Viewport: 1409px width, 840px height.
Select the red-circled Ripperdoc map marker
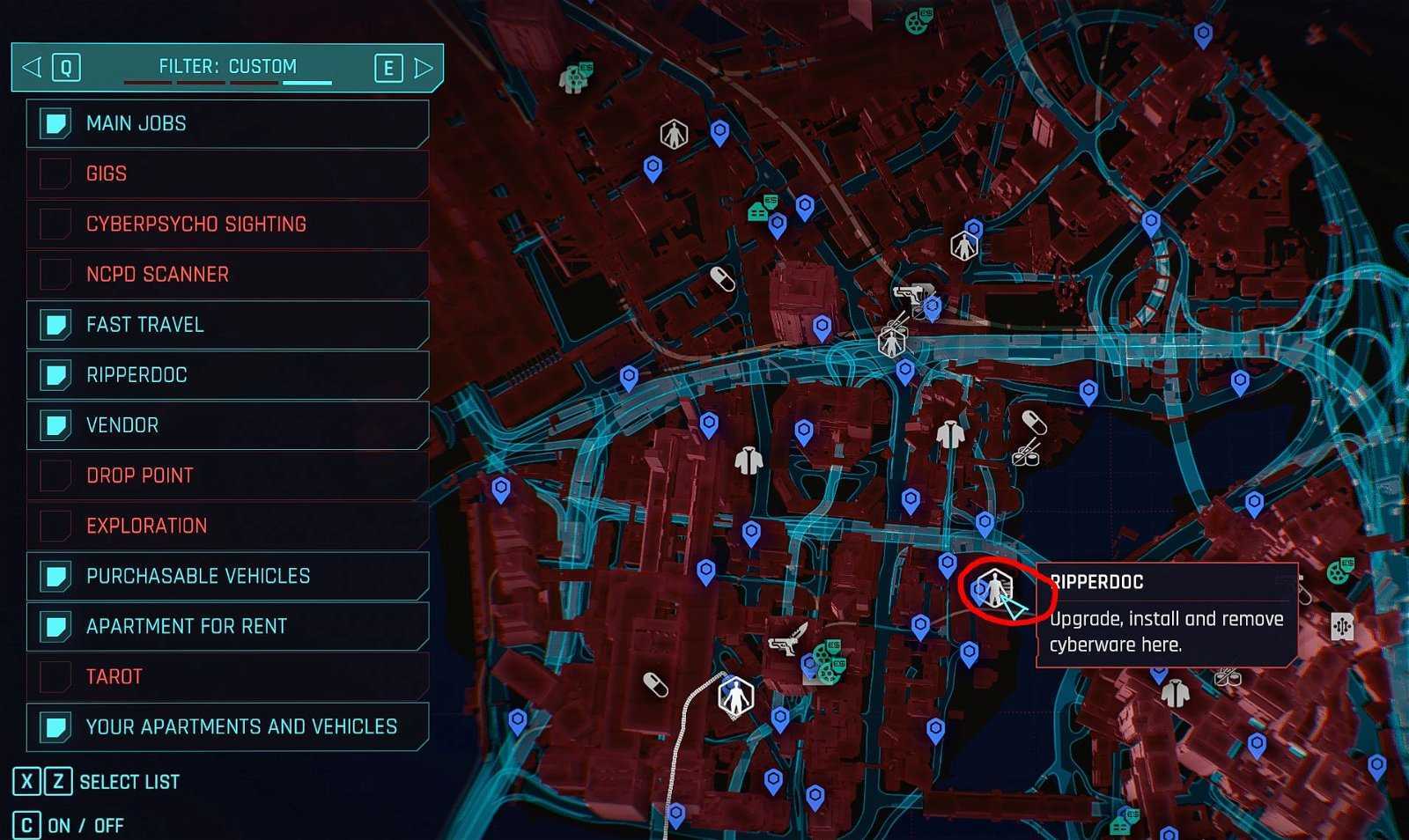(x=995, y=587)
